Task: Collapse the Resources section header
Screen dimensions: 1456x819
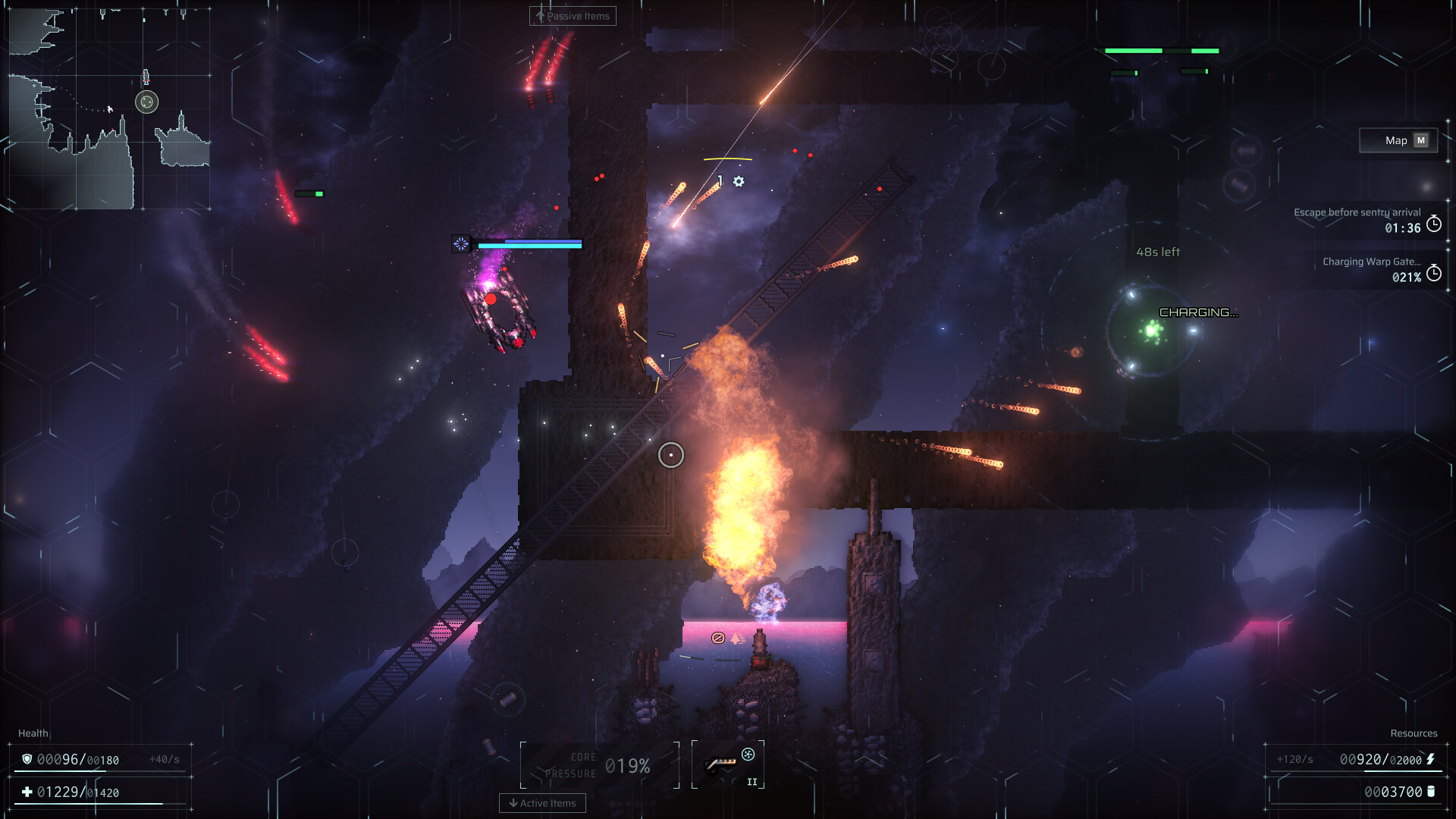Action: point(1415,733)
